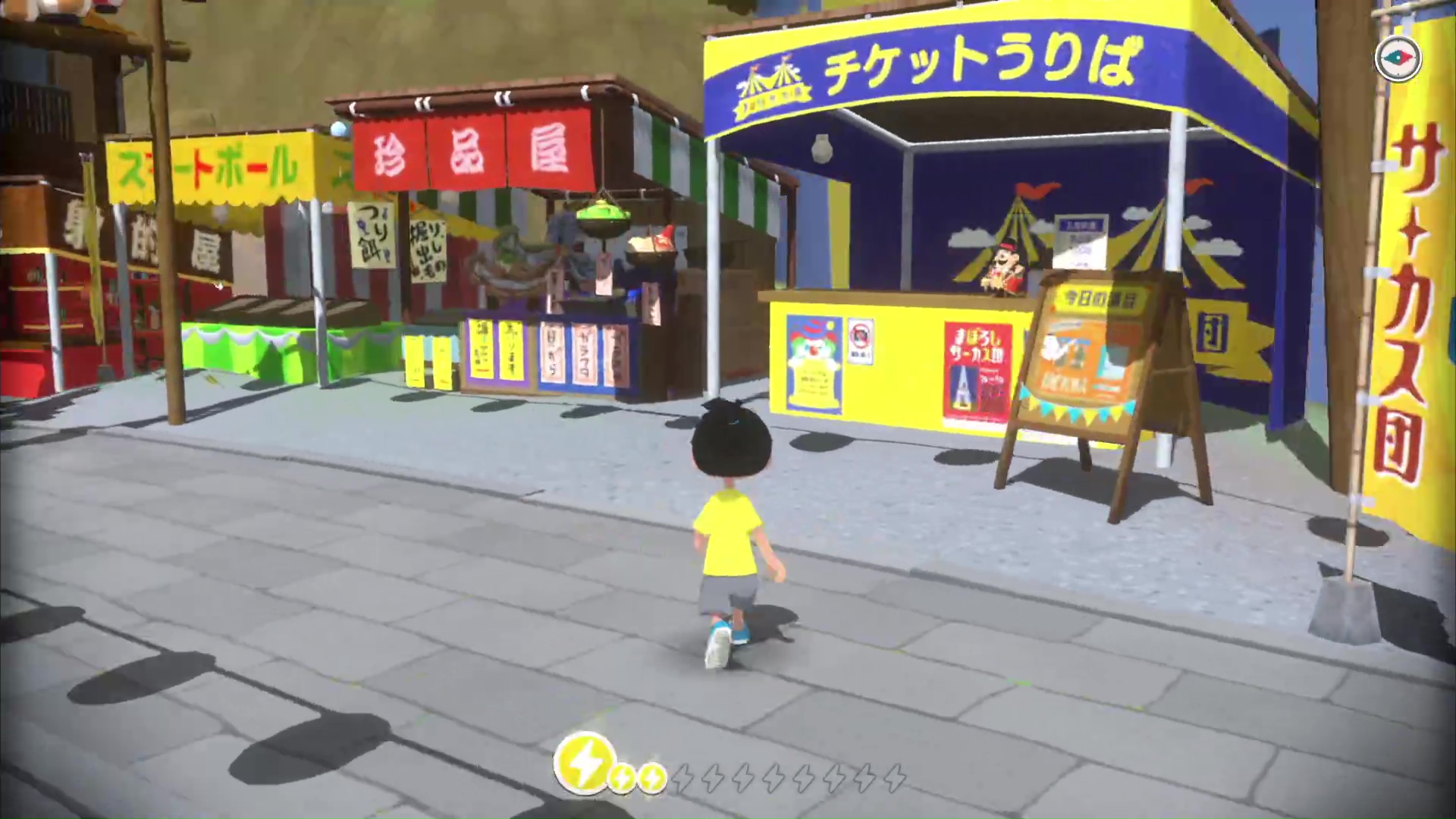Image resolution: width=1456 pixels, height=819 pixels.
Task: Select the large glowing lightning stamina icon
Action: (x=586, y=762)
